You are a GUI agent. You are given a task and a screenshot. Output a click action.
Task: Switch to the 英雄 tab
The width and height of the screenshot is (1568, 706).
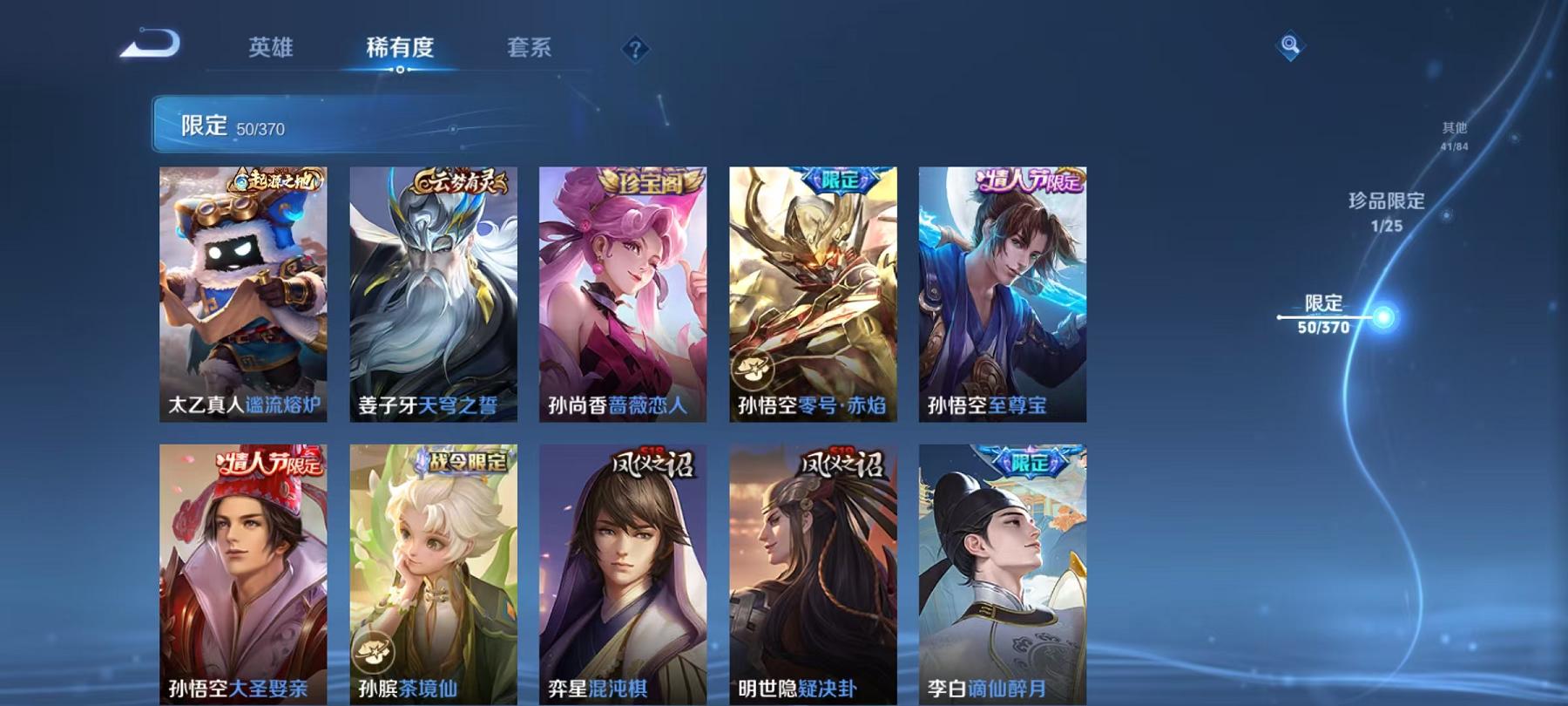pyautogui.click(x=270, y=50)
